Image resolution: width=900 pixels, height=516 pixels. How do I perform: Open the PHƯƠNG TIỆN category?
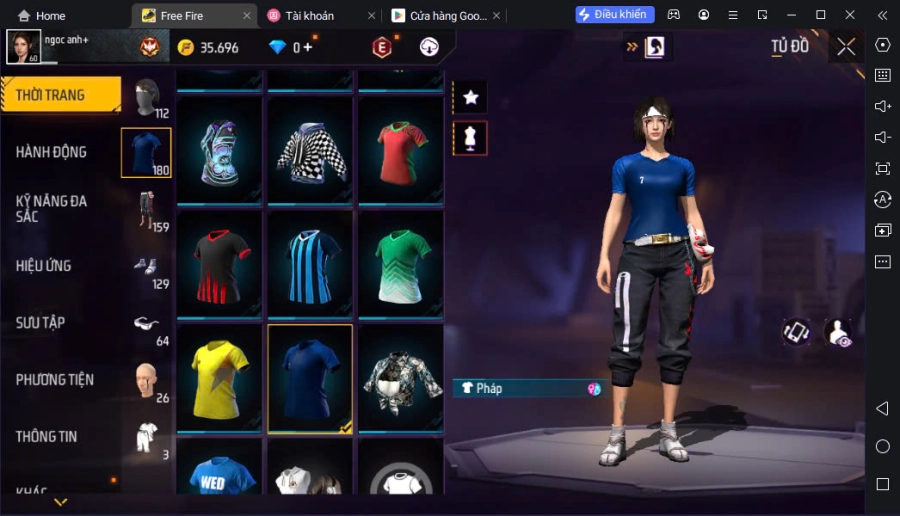click(55, 380)
